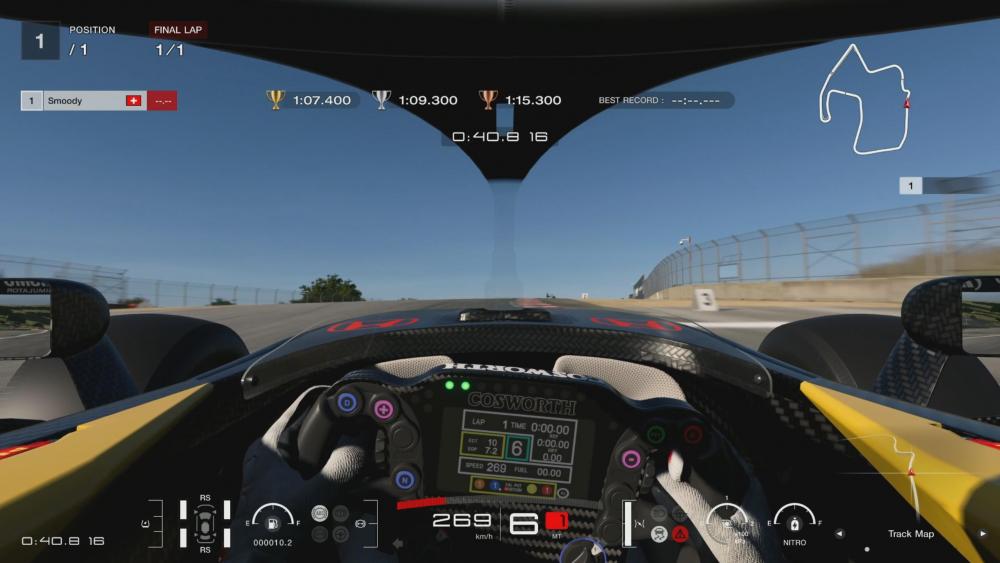Image resolution: width=1000 pixels, height=563 pixels.
Task: Click the traction control skid icon
Action: (660, 534)
